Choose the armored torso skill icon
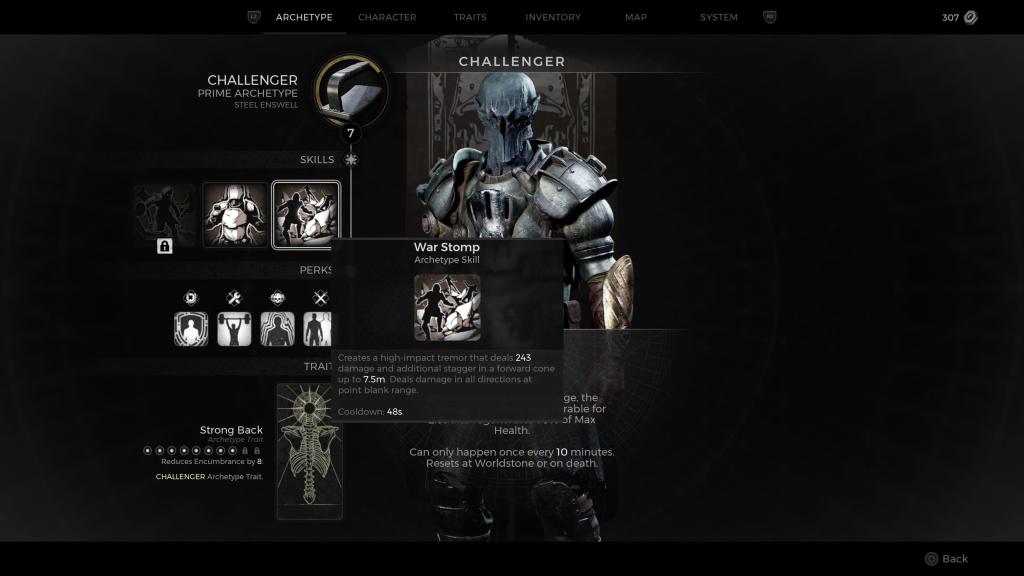This screenshot has width=1024, height=576. [236, 214]
